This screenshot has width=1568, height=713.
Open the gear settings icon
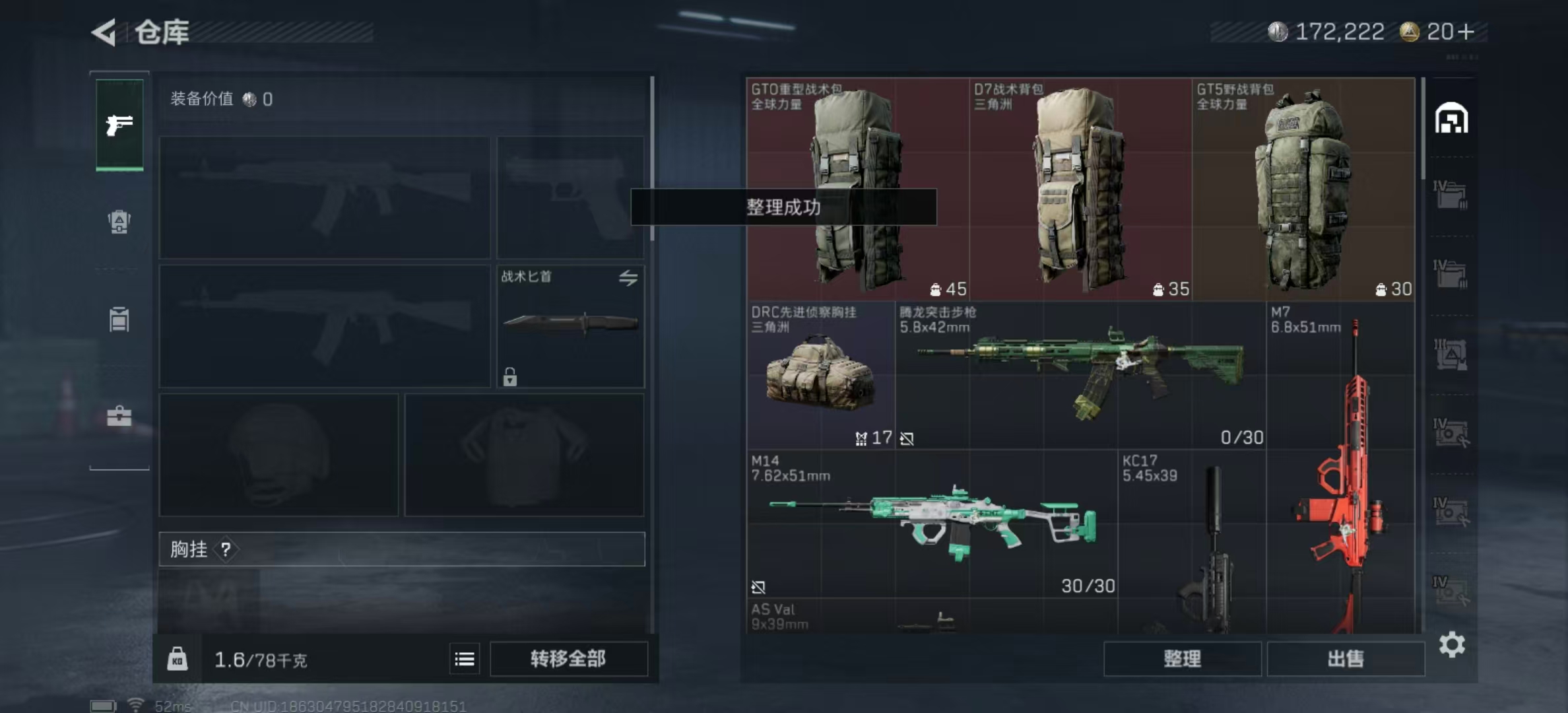click(x=1452, y=644)
